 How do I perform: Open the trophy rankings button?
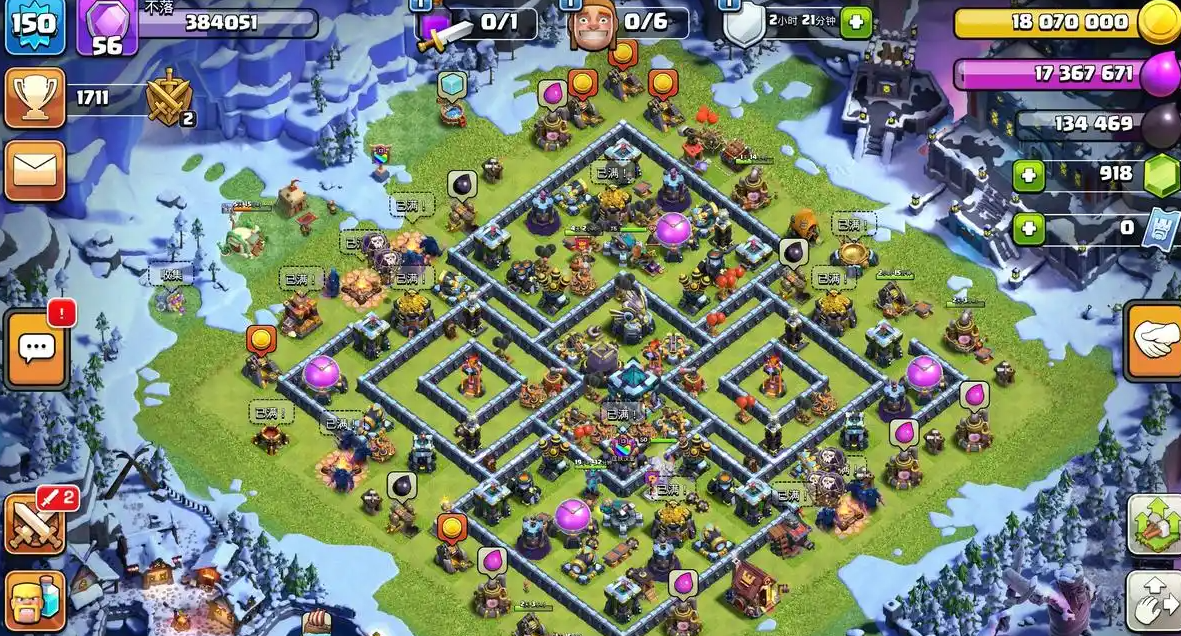[x=34, y=97]
